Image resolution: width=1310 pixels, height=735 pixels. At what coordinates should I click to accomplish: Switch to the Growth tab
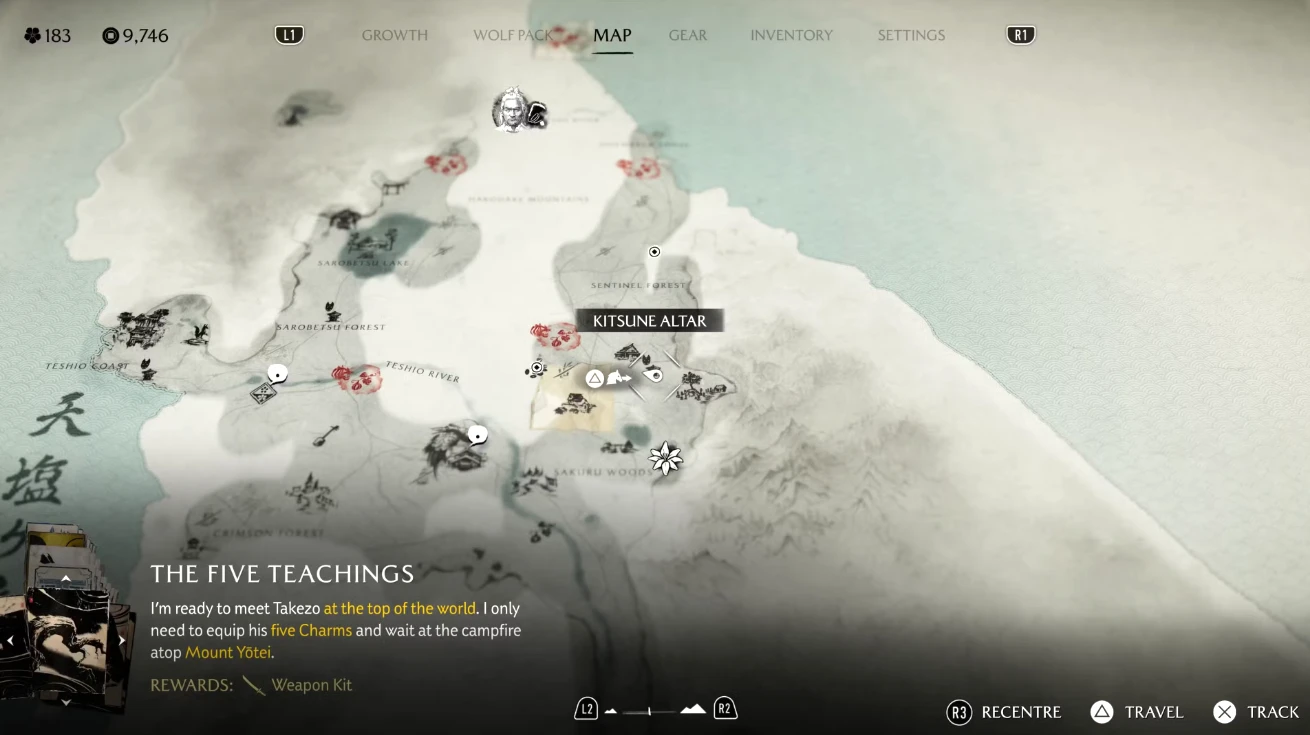click(x=394, y=35)
